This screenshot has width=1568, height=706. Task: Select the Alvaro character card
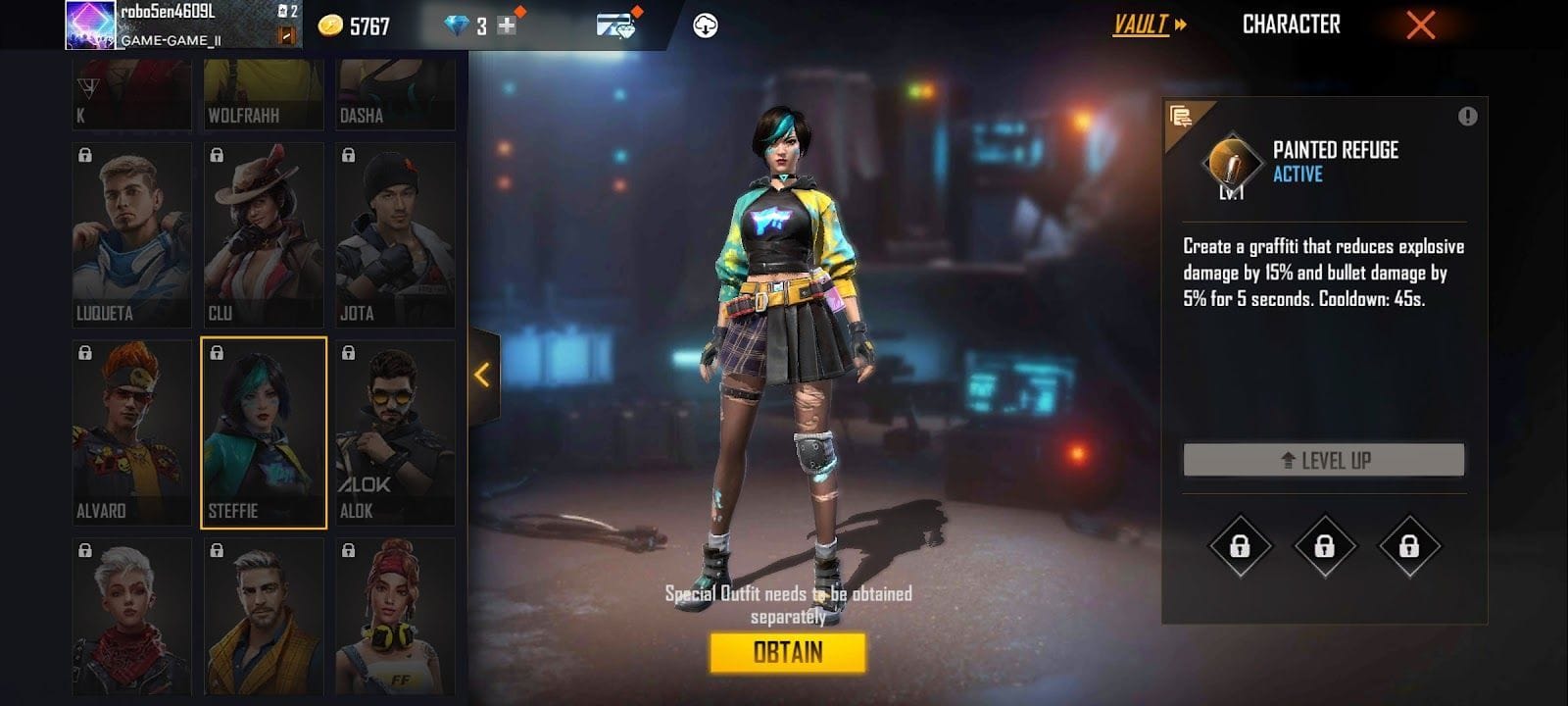131,432
